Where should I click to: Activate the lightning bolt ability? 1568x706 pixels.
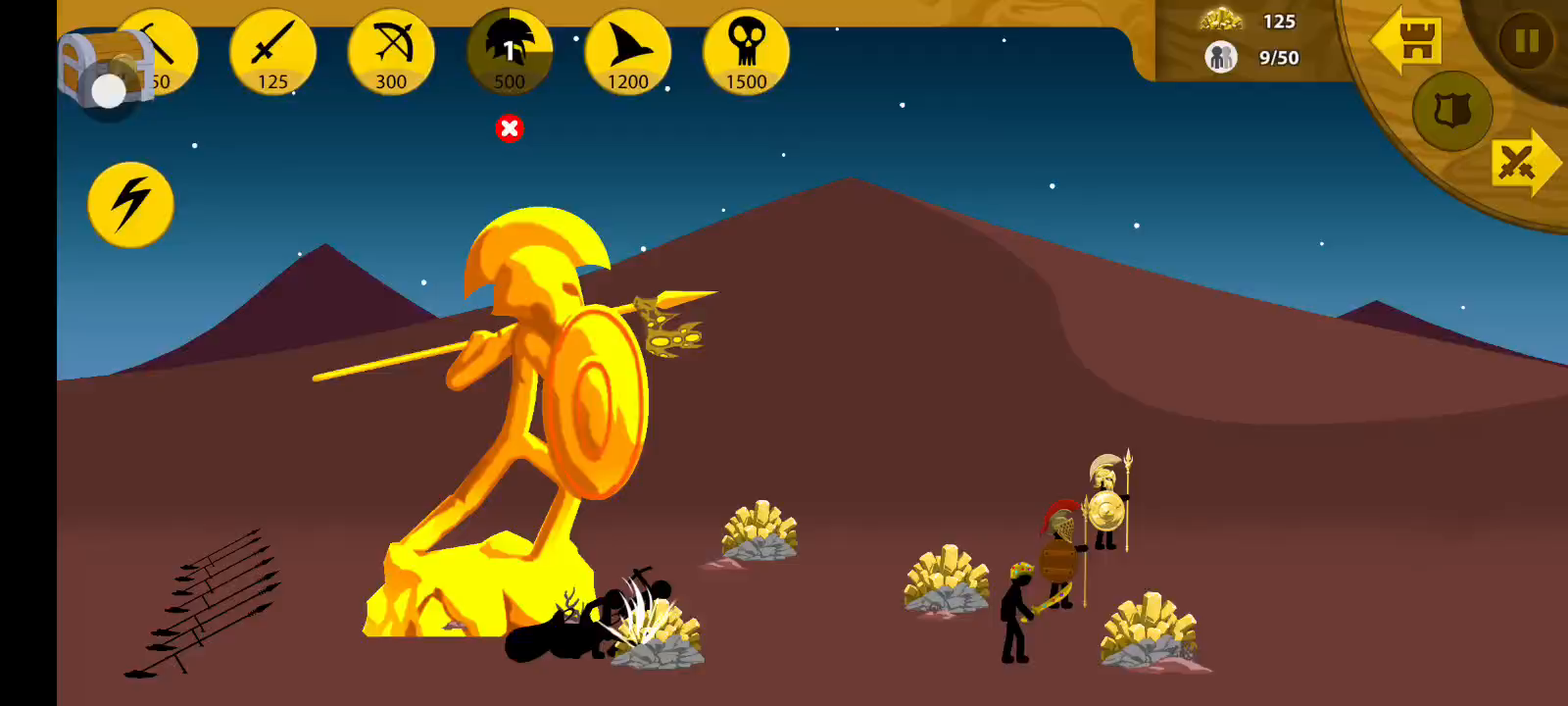tap(130, 204)
